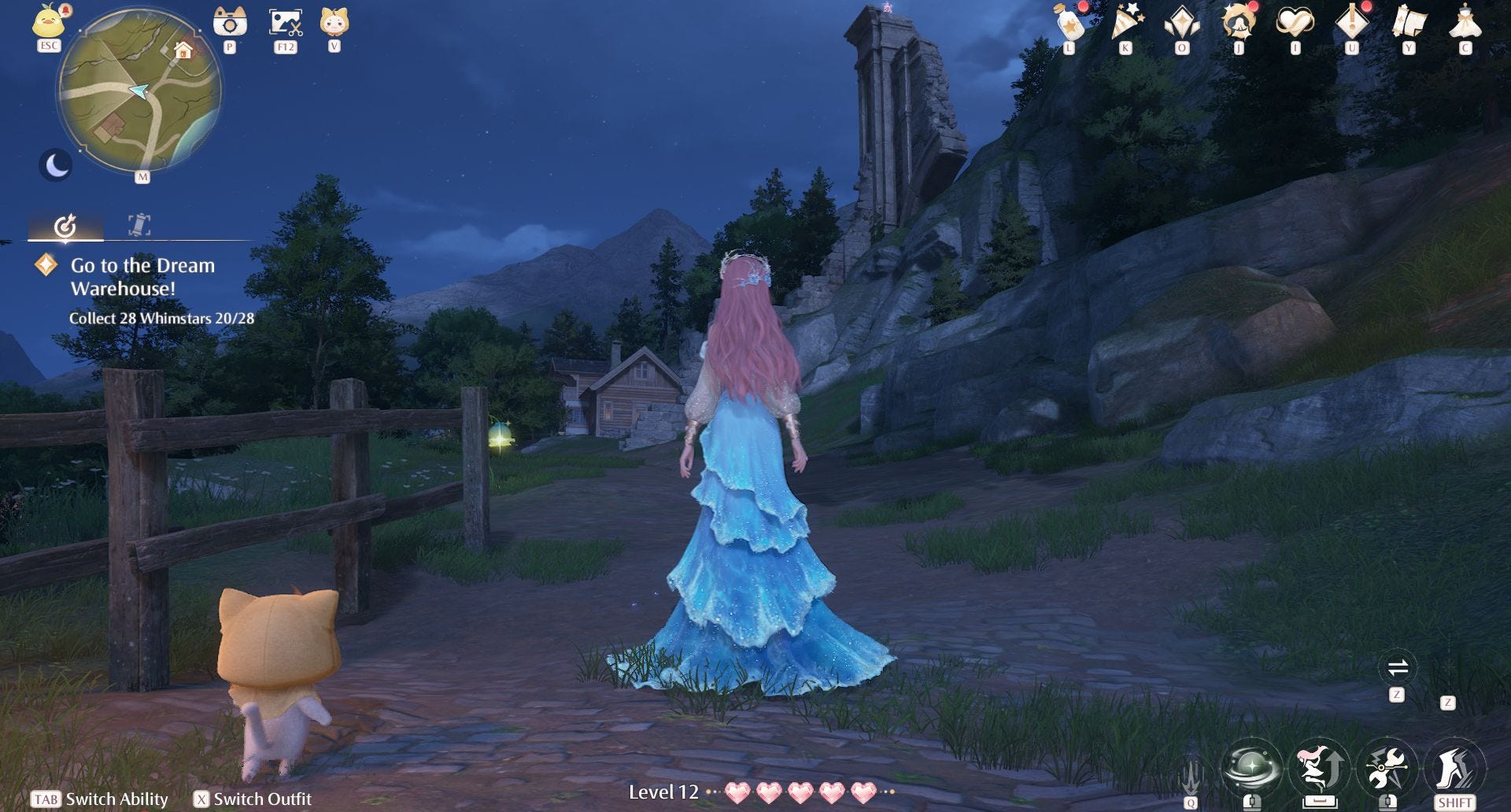Open the parchment scroll icon

click(1409, 22)
